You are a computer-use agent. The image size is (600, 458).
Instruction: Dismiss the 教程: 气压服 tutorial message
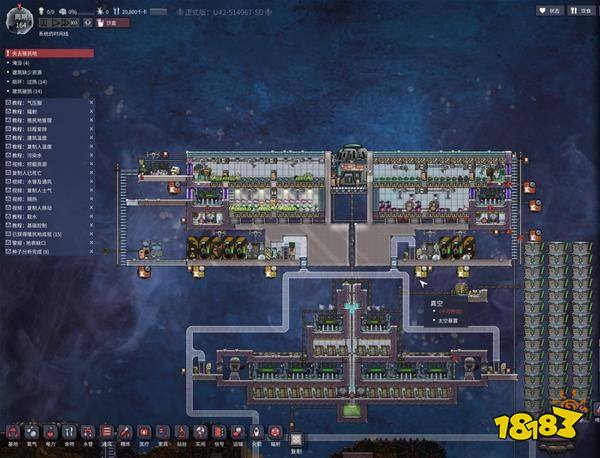pyautogui.click(x=91, y=101)
